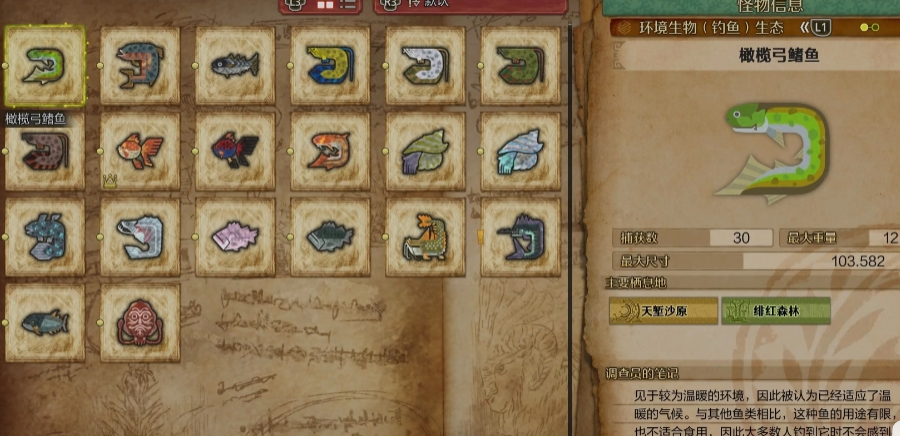Pick the orange goldfish tile
The image size is (900, 436).
(140, 151)
